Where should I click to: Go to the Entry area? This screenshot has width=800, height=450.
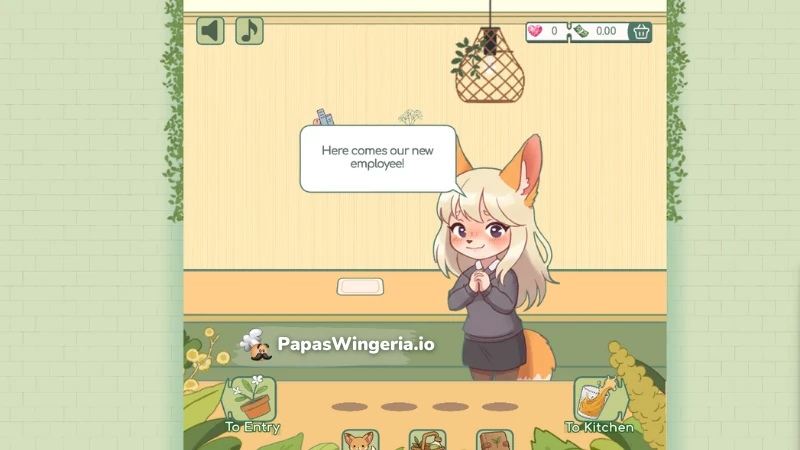click(x=252, y=404)
